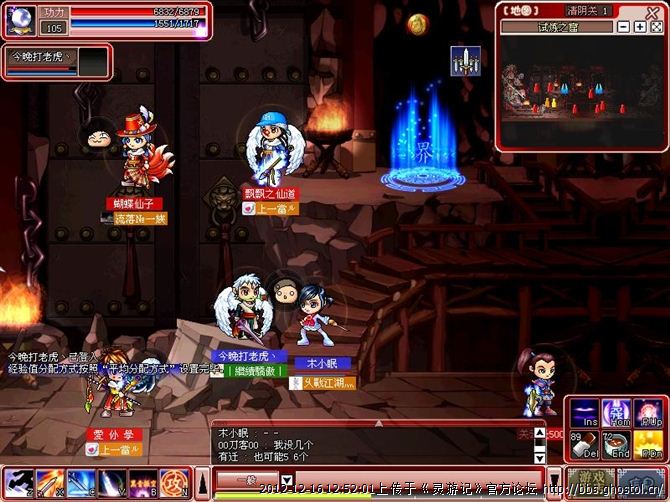Click the formation buff icon
The width and height of the screenshot is (670, 502).
tap(464, 58)
